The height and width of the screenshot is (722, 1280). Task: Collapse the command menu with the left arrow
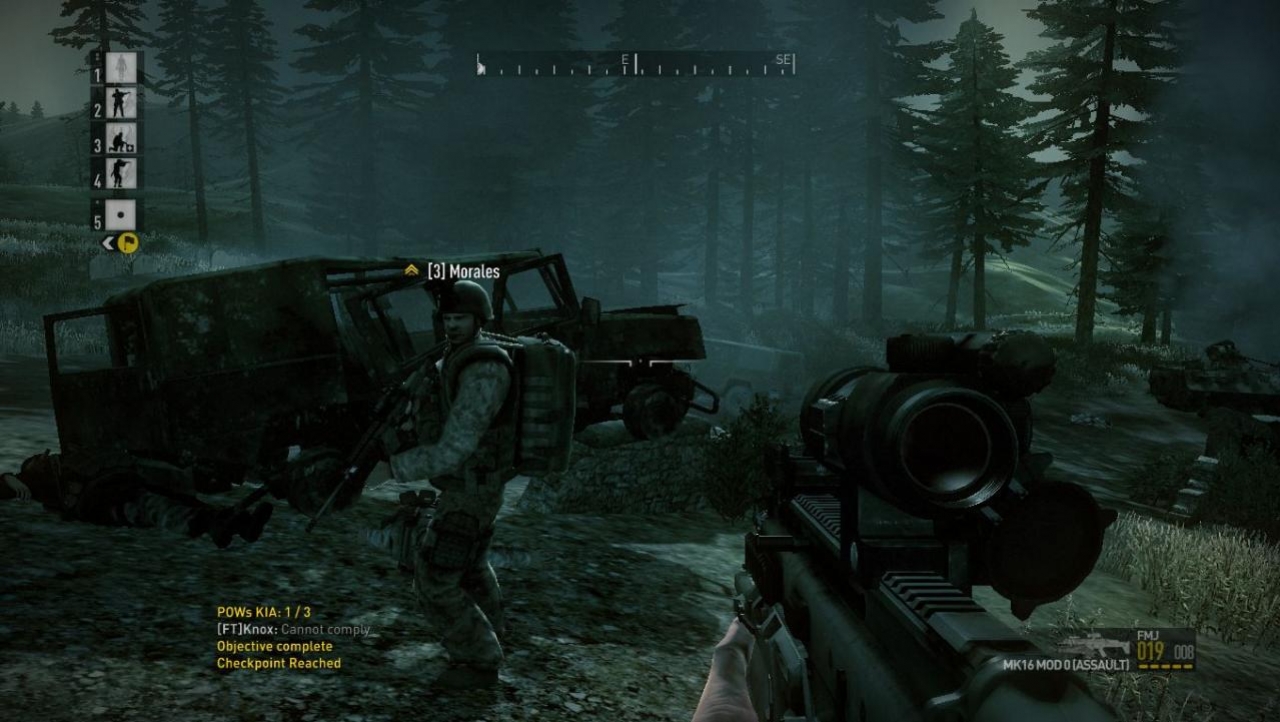pos(107,242)
